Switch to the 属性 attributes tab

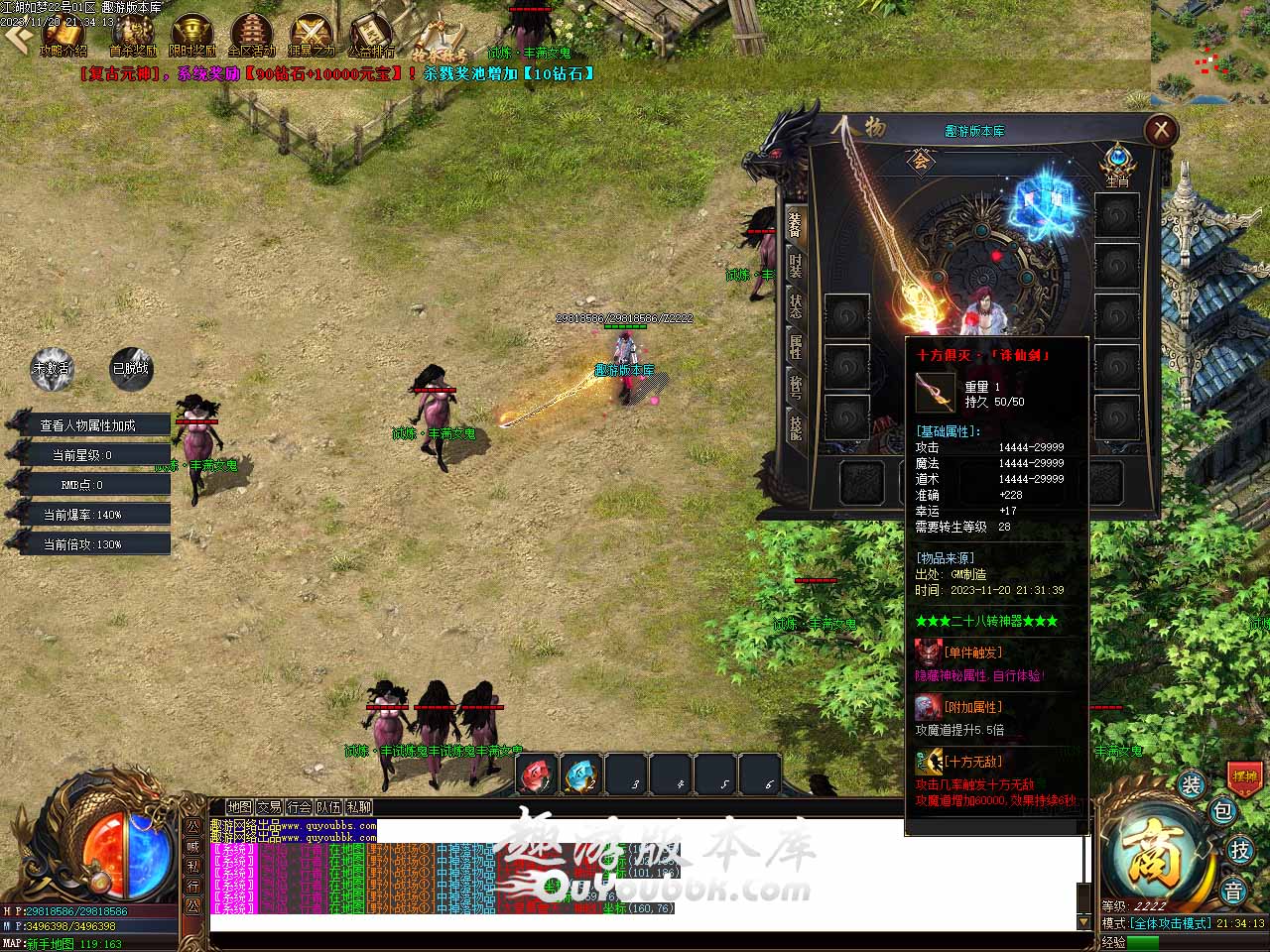coord(795,345)
